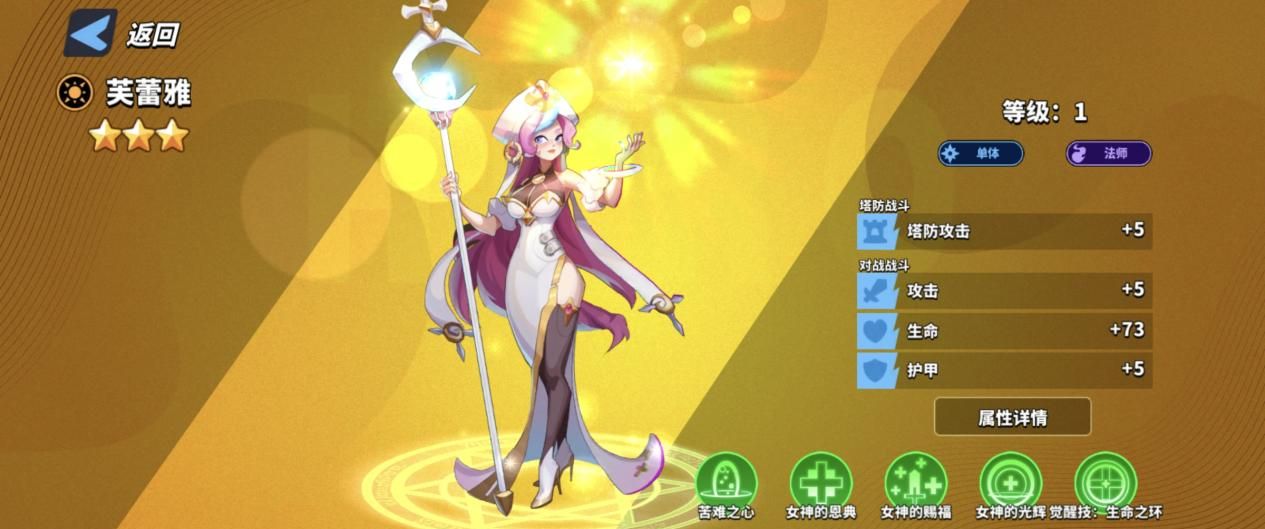Tap the sun element icon beside 芙蕾雅
This screenshot has height=529, width=1265.
(74, 94)
